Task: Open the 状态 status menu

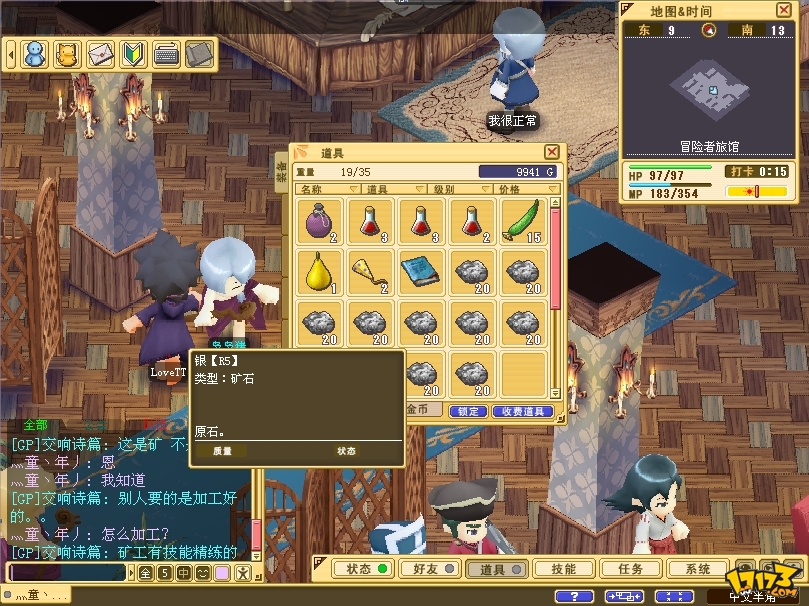Action: [x=364, y=569]
